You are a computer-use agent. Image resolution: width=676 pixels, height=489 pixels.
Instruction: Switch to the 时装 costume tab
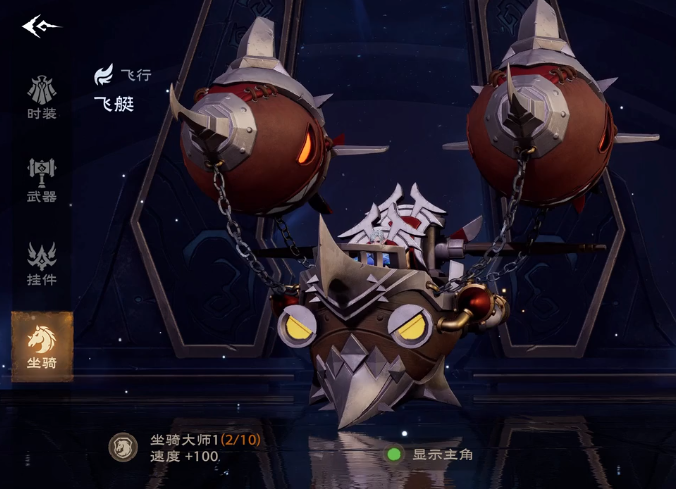tap(42, 97)
